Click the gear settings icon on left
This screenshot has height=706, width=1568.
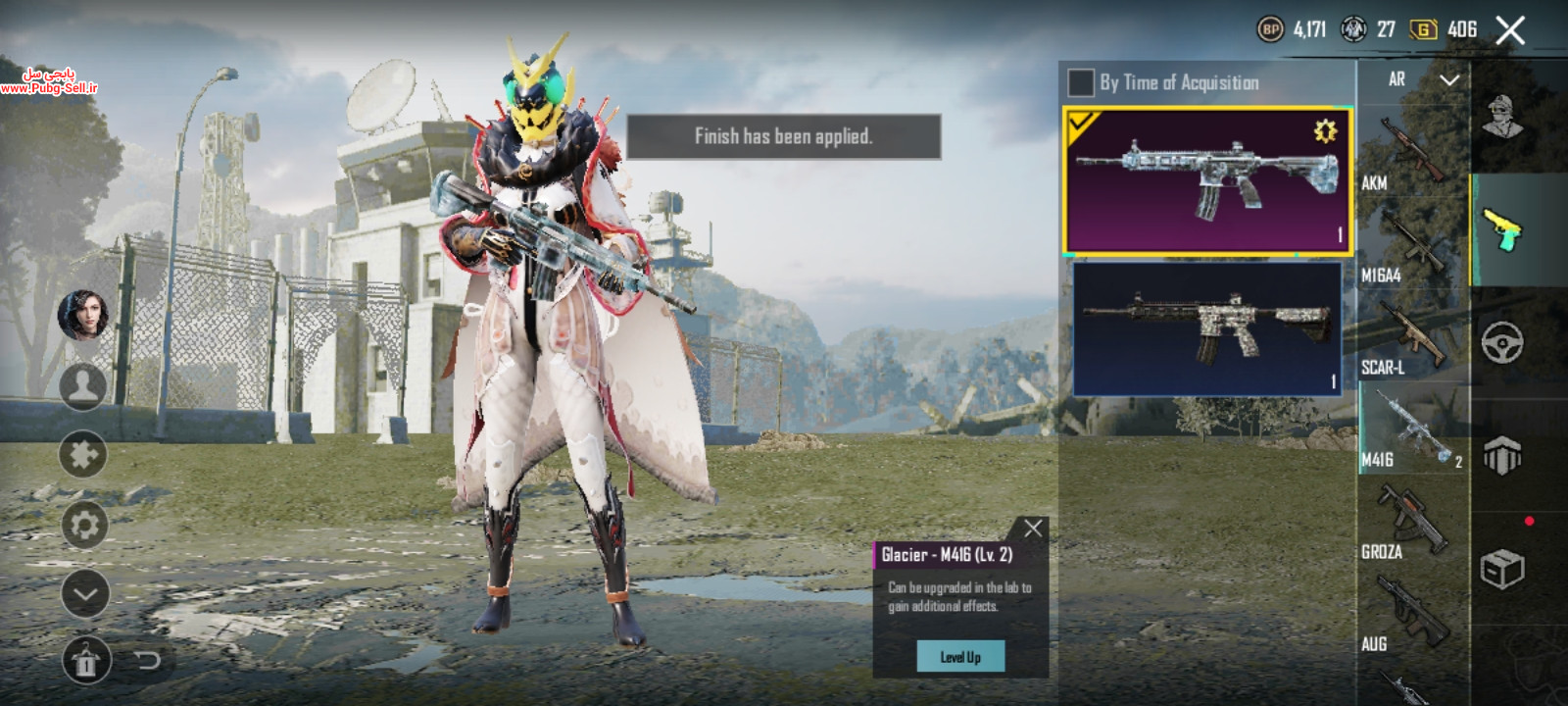tap(84, 526)
